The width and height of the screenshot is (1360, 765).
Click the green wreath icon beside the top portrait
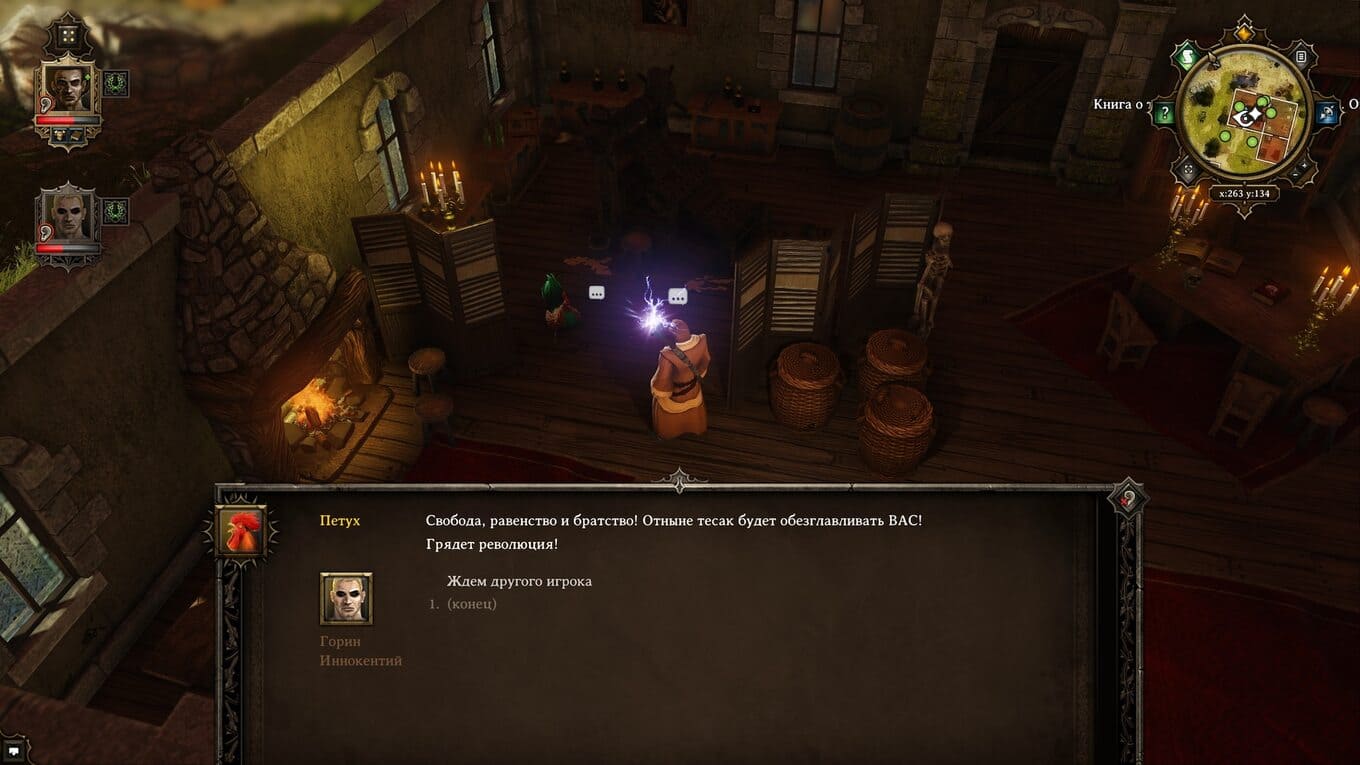pyautogui.click(x=116, y=83)
